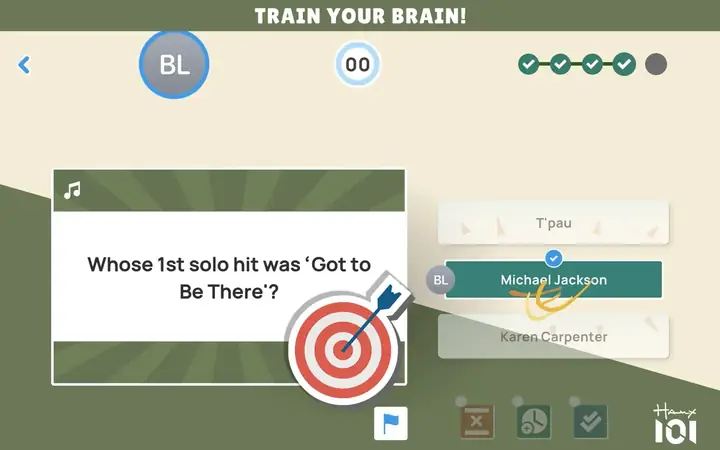Select the Michael Jackson answer
Image resolution: width=720 pixels, height=450 pixels.
click(553, 280)
